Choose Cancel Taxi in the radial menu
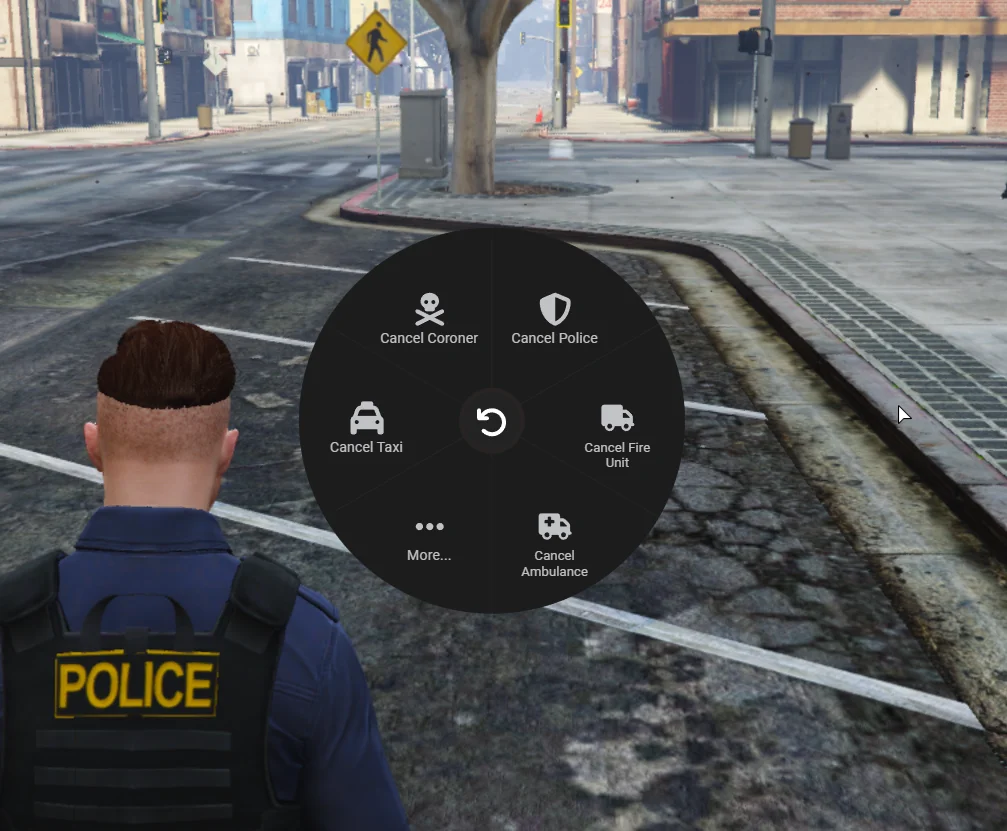 coord(366,428)
